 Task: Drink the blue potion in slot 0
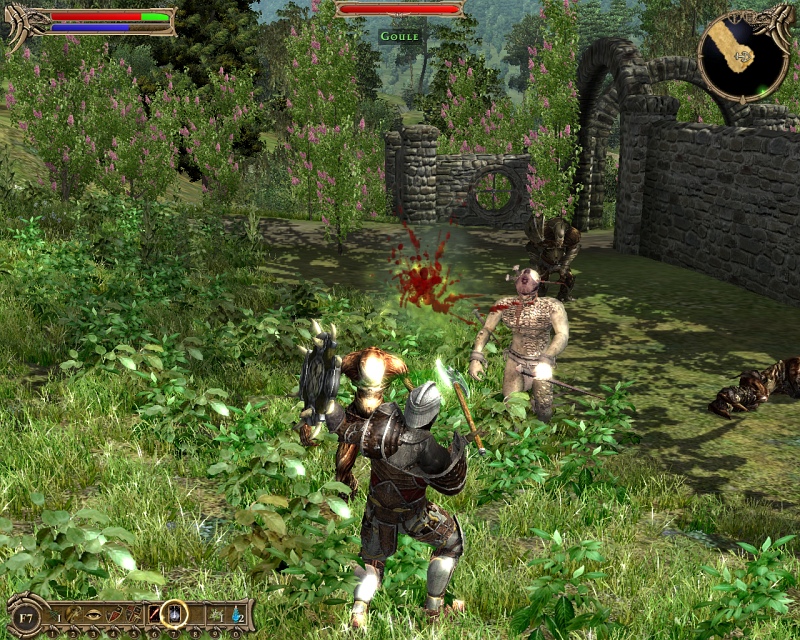[x=237, y=613]
